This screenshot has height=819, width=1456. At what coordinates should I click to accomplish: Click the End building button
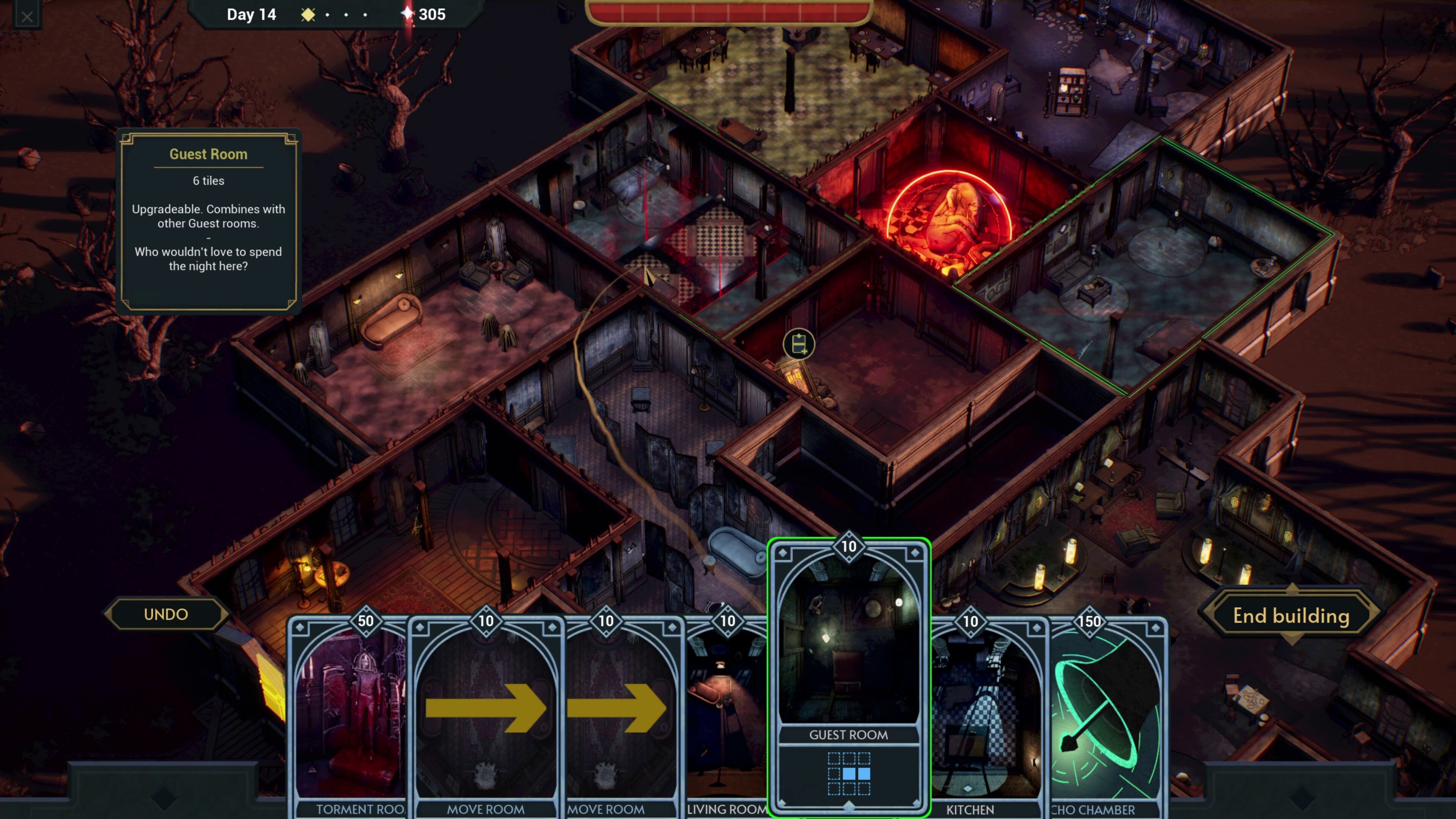point(1291,615)
